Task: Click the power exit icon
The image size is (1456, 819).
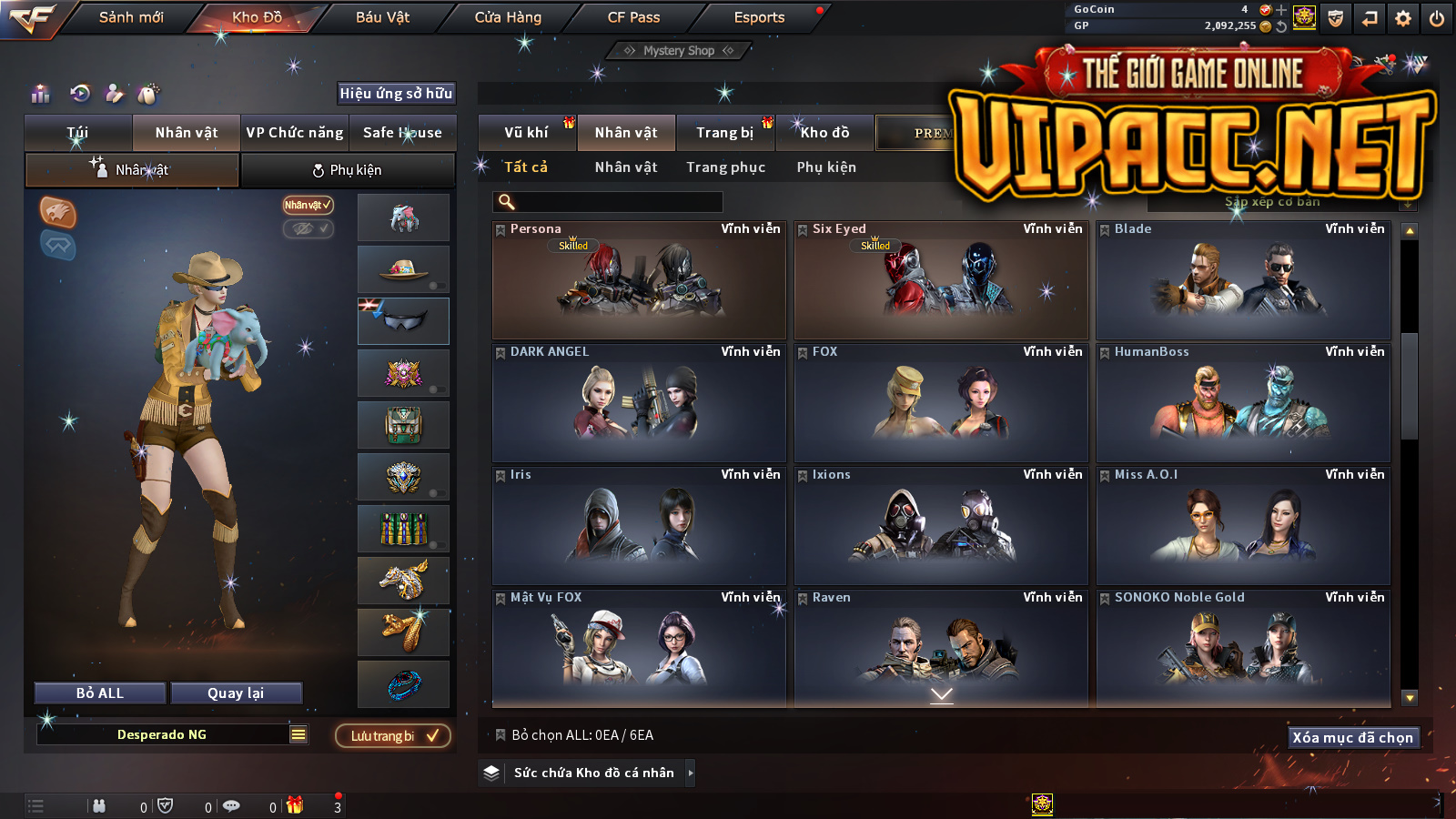Action: (x=1437, y=18)
